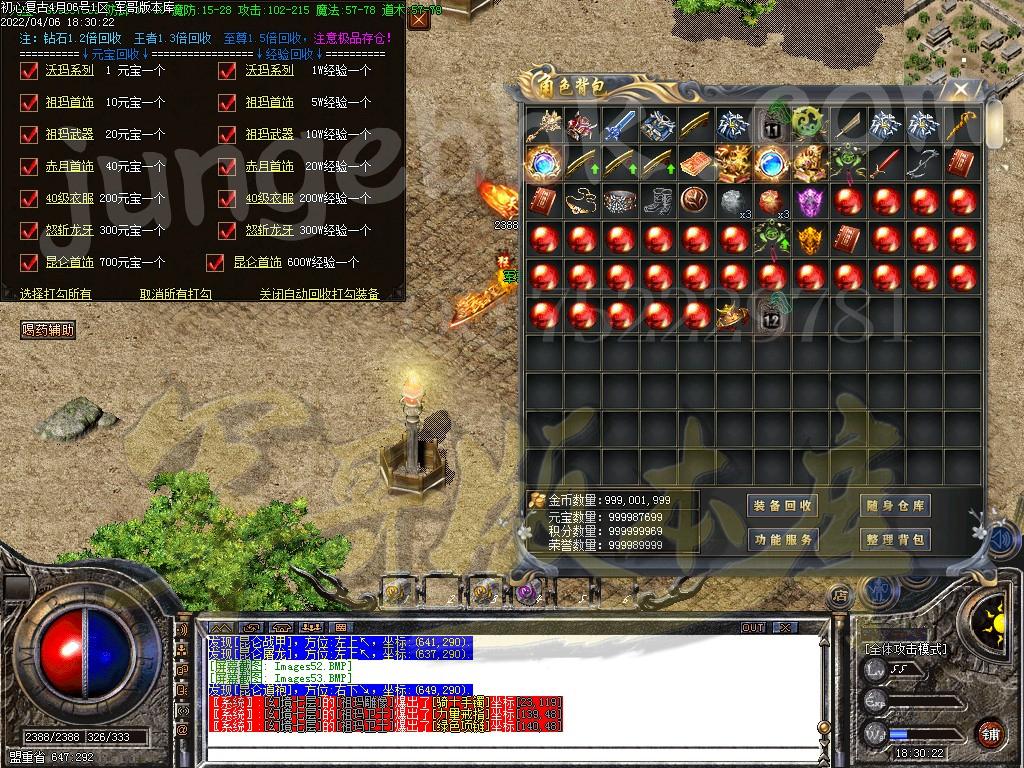This screenshot has height=768, width=1024.
Task: Open the 随身仓库 portable warehouse
Action: click(895, 506)
